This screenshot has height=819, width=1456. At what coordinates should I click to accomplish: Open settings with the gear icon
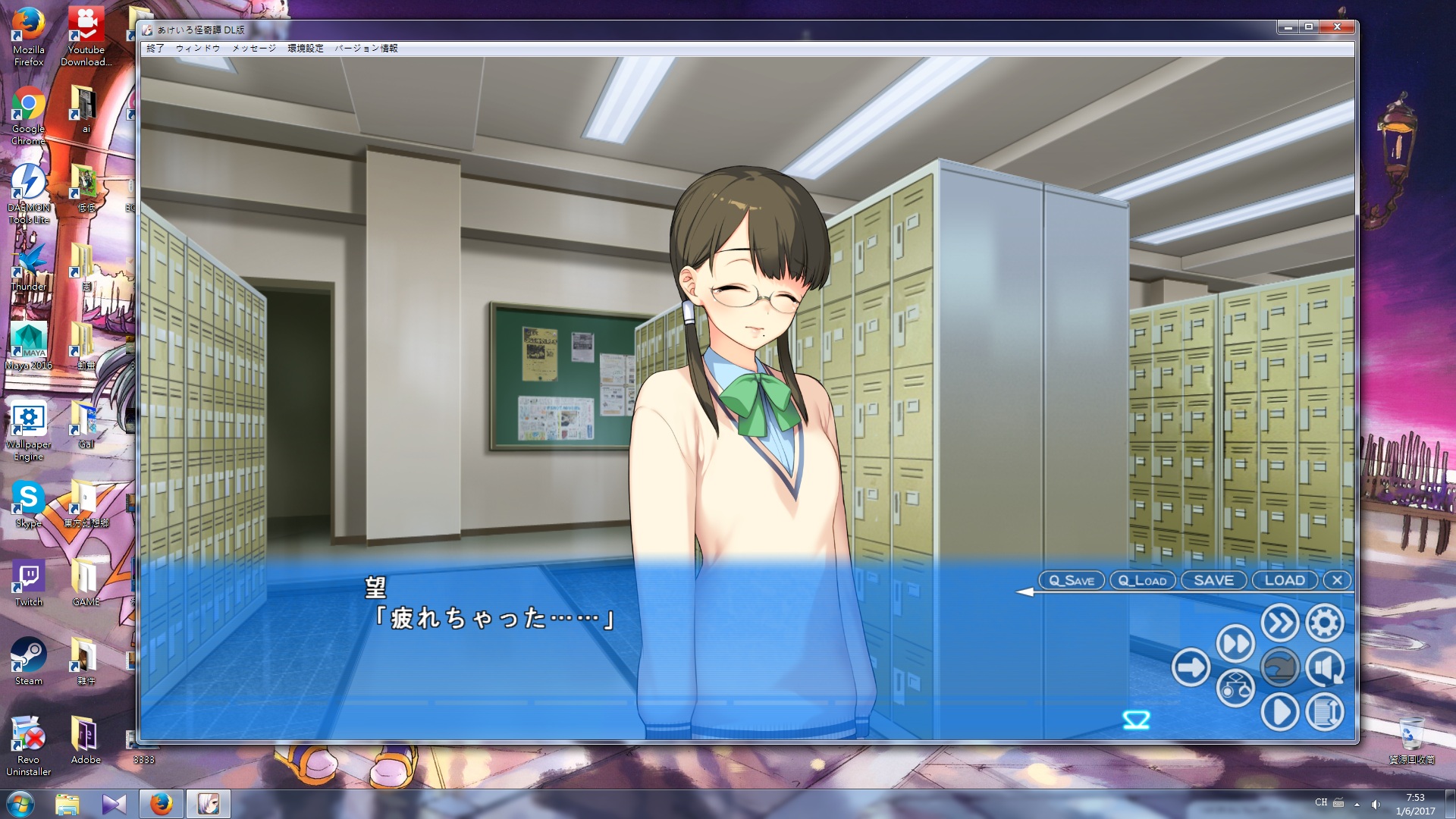1325,623
